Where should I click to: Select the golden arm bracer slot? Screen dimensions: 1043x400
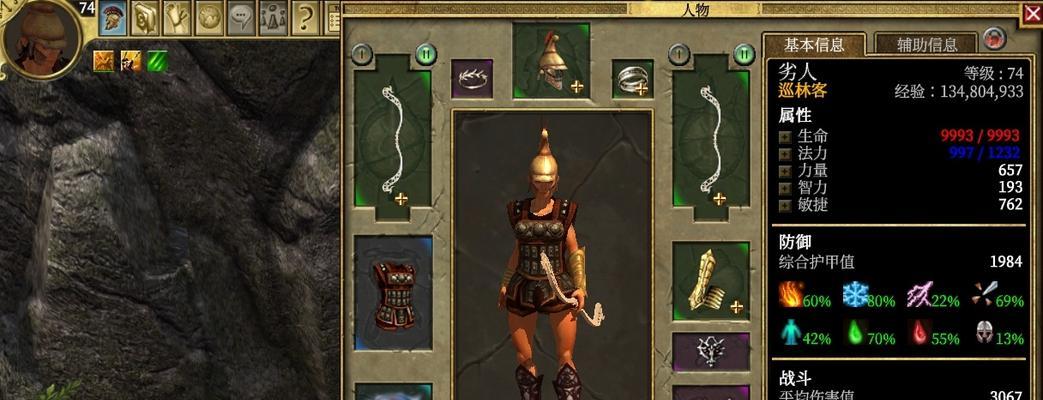point(711,280)
